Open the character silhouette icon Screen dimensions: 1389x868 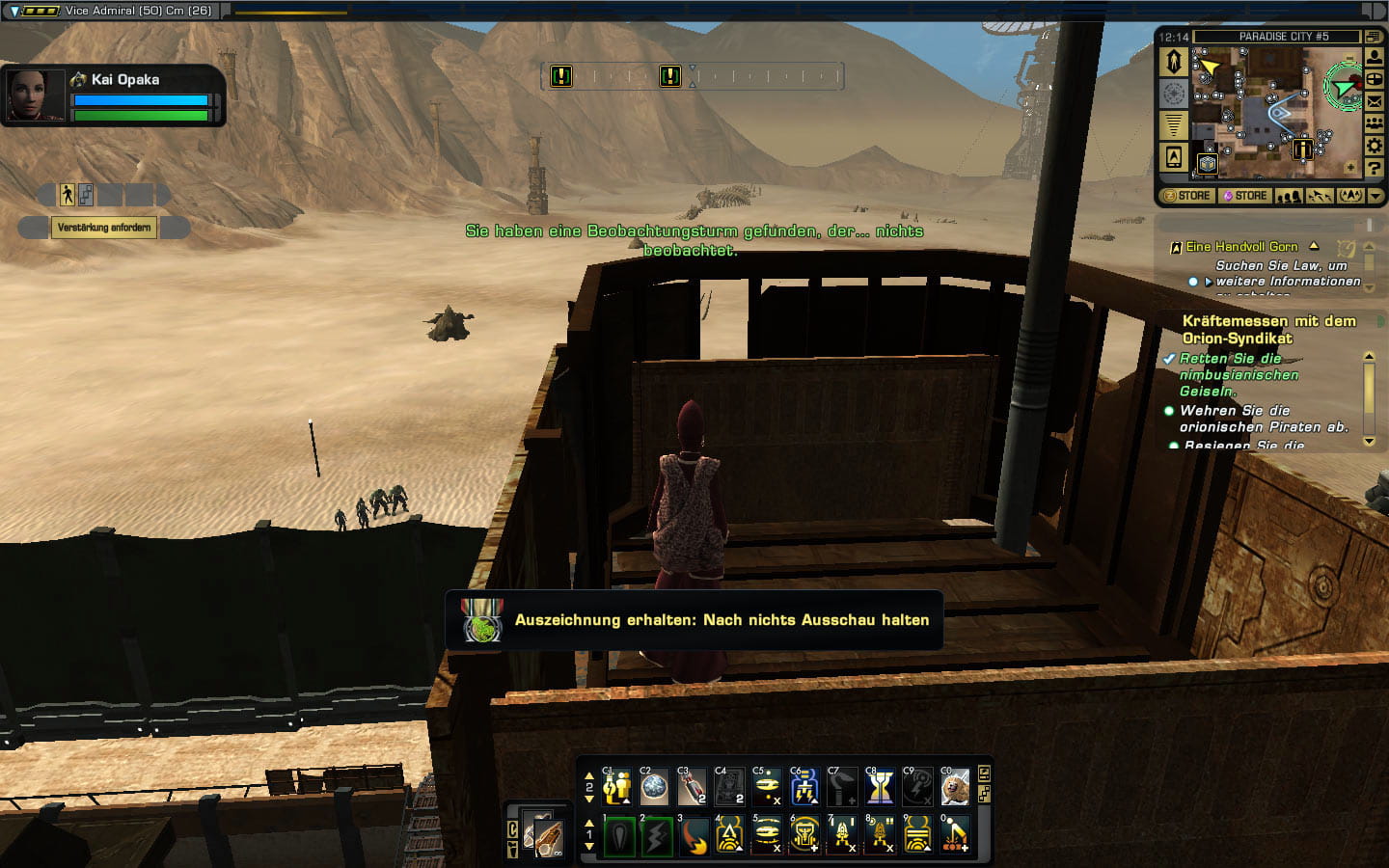click(1374, 57)
